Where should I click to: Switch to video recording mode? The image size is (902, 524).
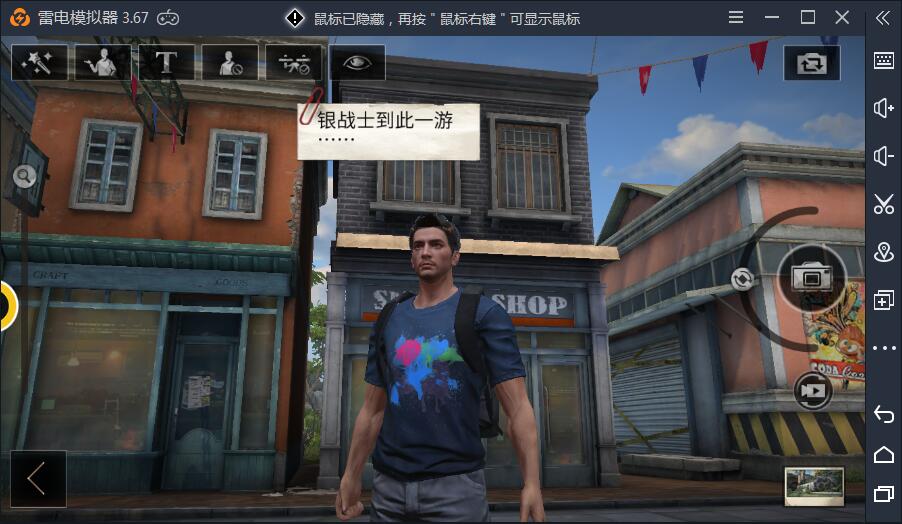pos(813,391)
